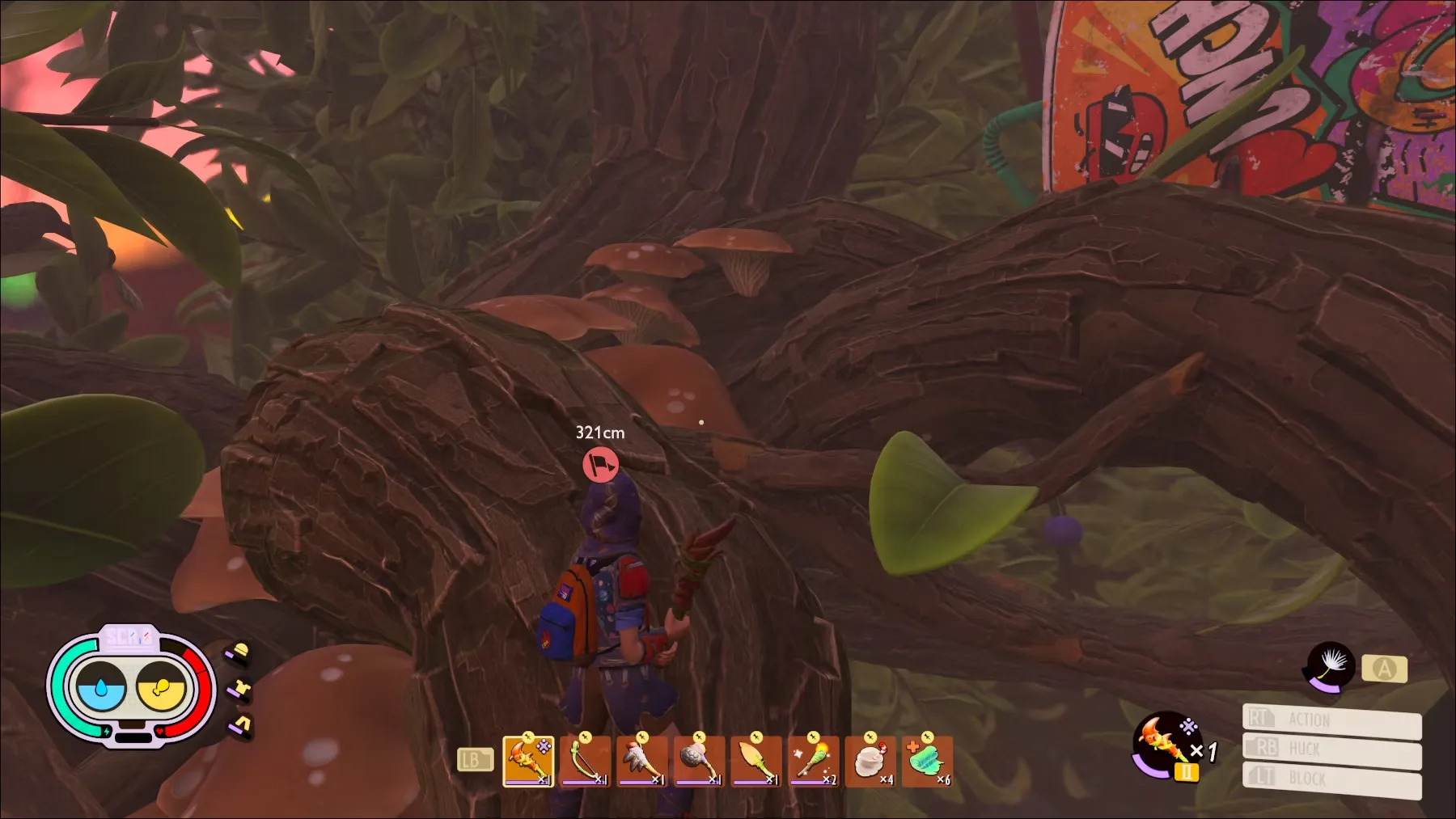
Task: Click the dandelion tuft glider icon
Action: [x=1330, y=667]
